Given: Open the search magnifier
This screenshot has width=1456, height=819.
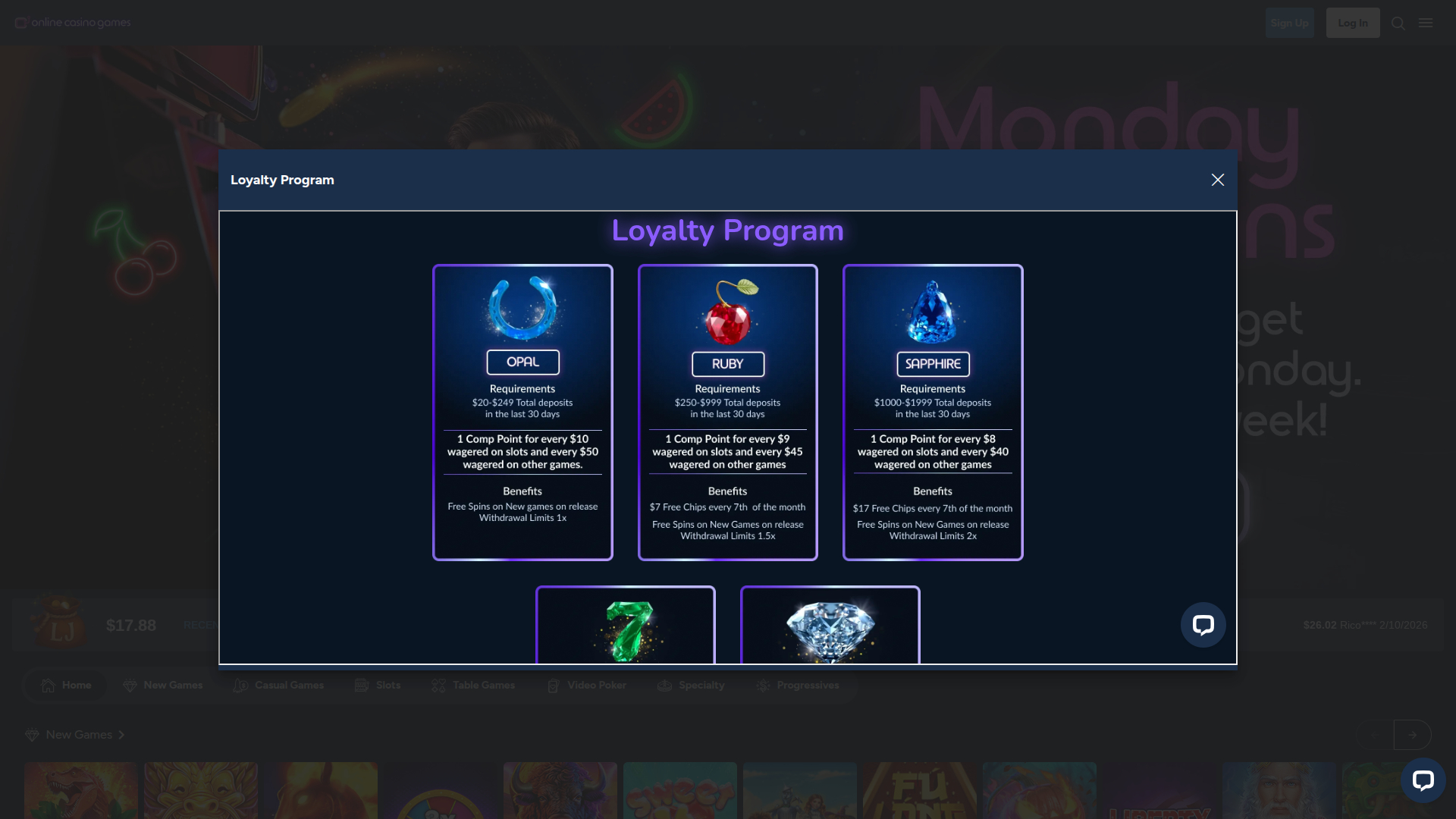Looking at the screenshot, I should click(x=1398, y=23).
